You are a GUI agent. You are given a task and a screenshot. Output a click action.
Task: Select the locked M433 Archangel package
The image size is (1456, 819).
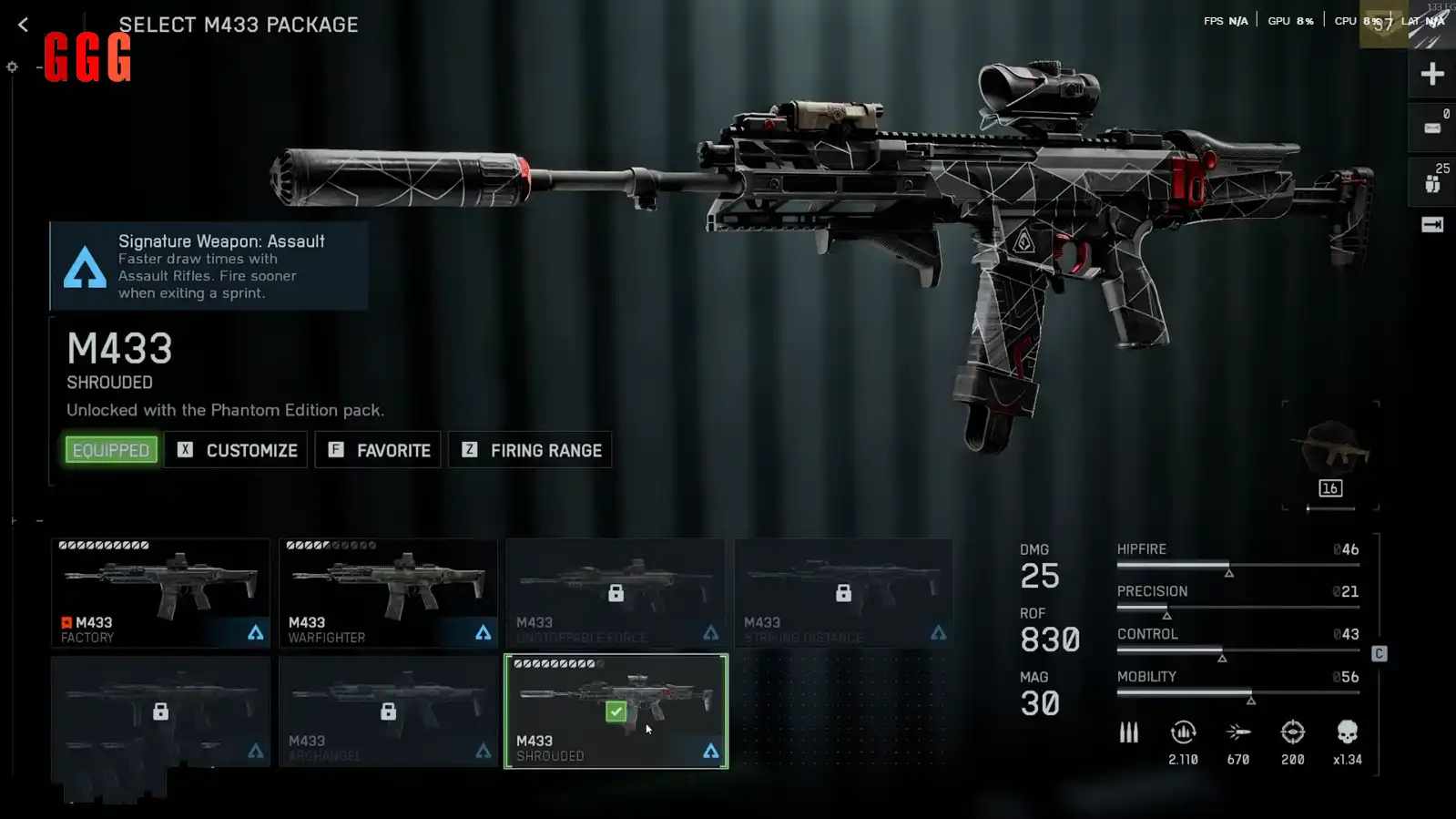(x=388, y=712)
